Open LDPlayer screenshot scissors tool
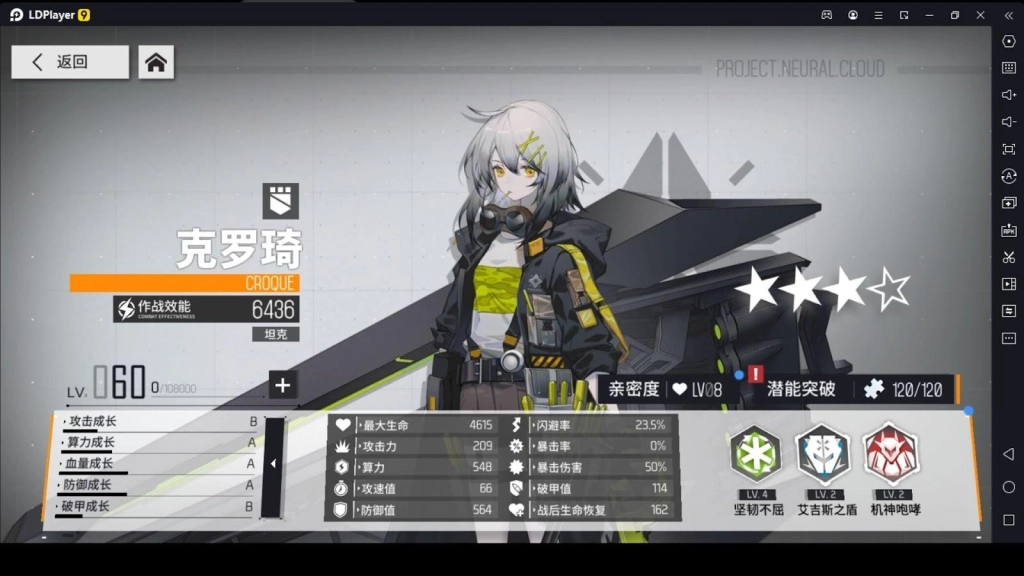Viewport: 1024px width, 576px height. (1008, 257)
